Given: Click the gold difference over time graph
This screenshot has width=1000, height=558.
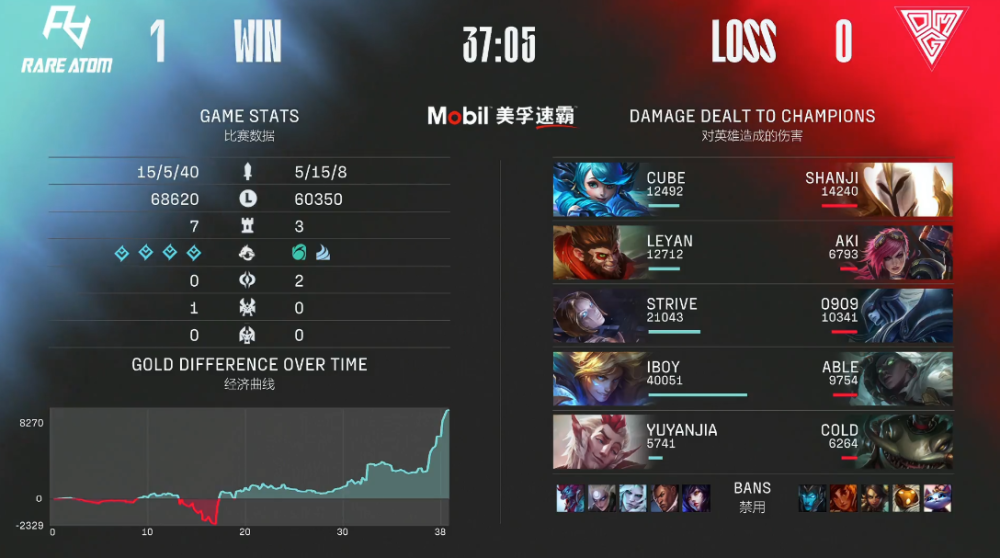Looking at the screenshot, I should [x=250, y=466].
